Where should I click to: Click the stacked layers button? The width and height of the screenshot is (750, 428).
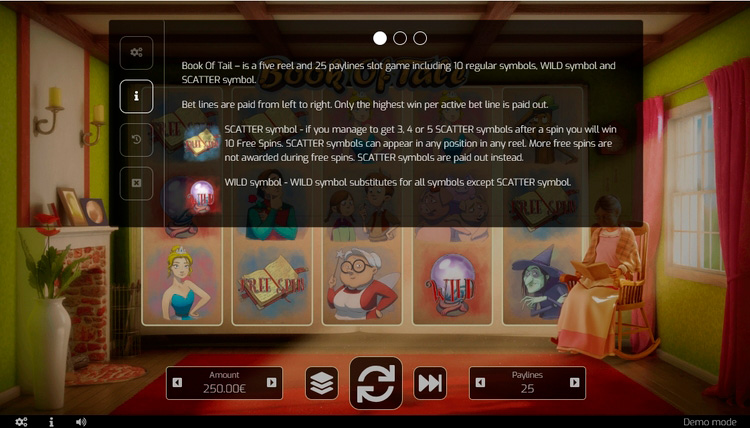click(322, 383)
